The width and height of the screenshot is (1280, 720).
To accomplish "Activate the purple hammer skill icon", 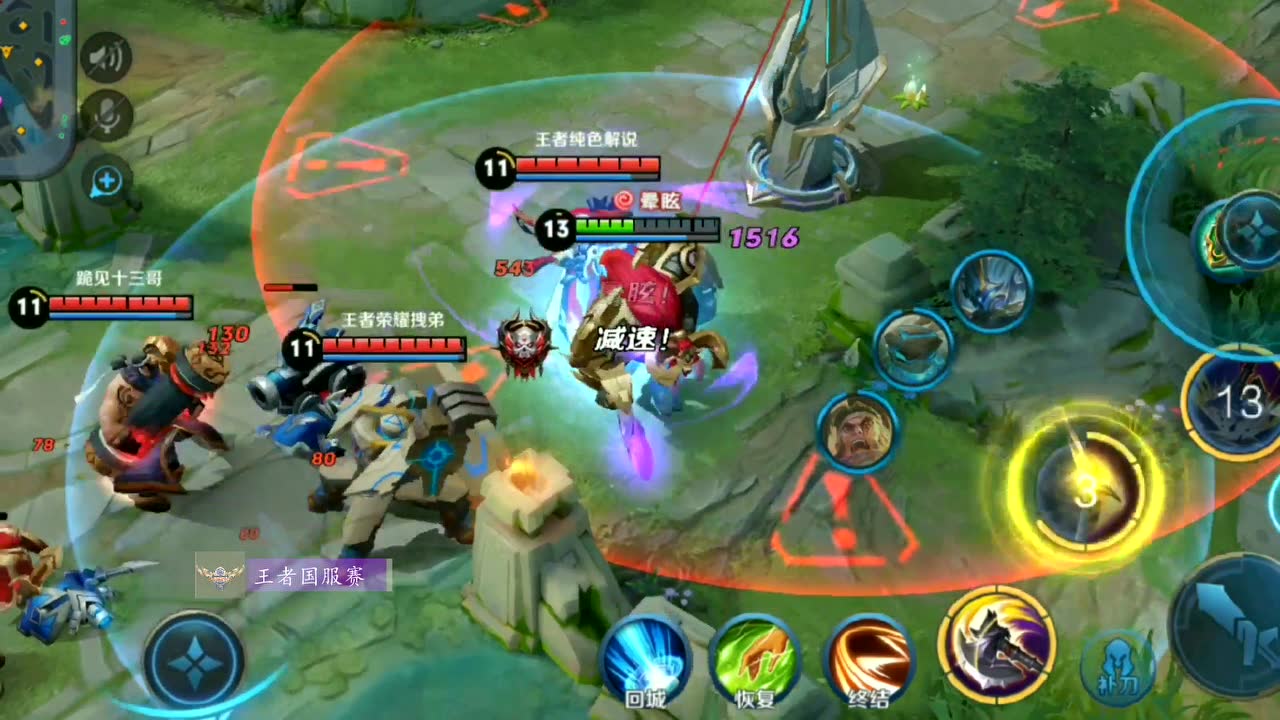I will point(997,643).
